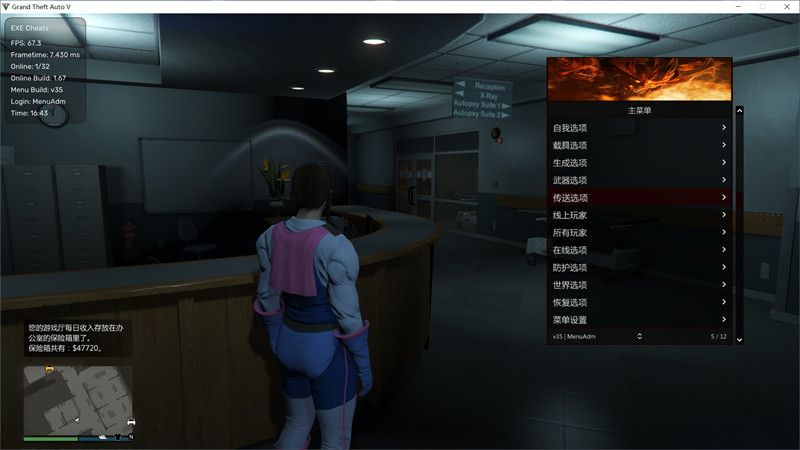800x450 pixels.
Task: Close the Grand Theft Auto V window
Action: pyautogui.click(x=787, y=6)
